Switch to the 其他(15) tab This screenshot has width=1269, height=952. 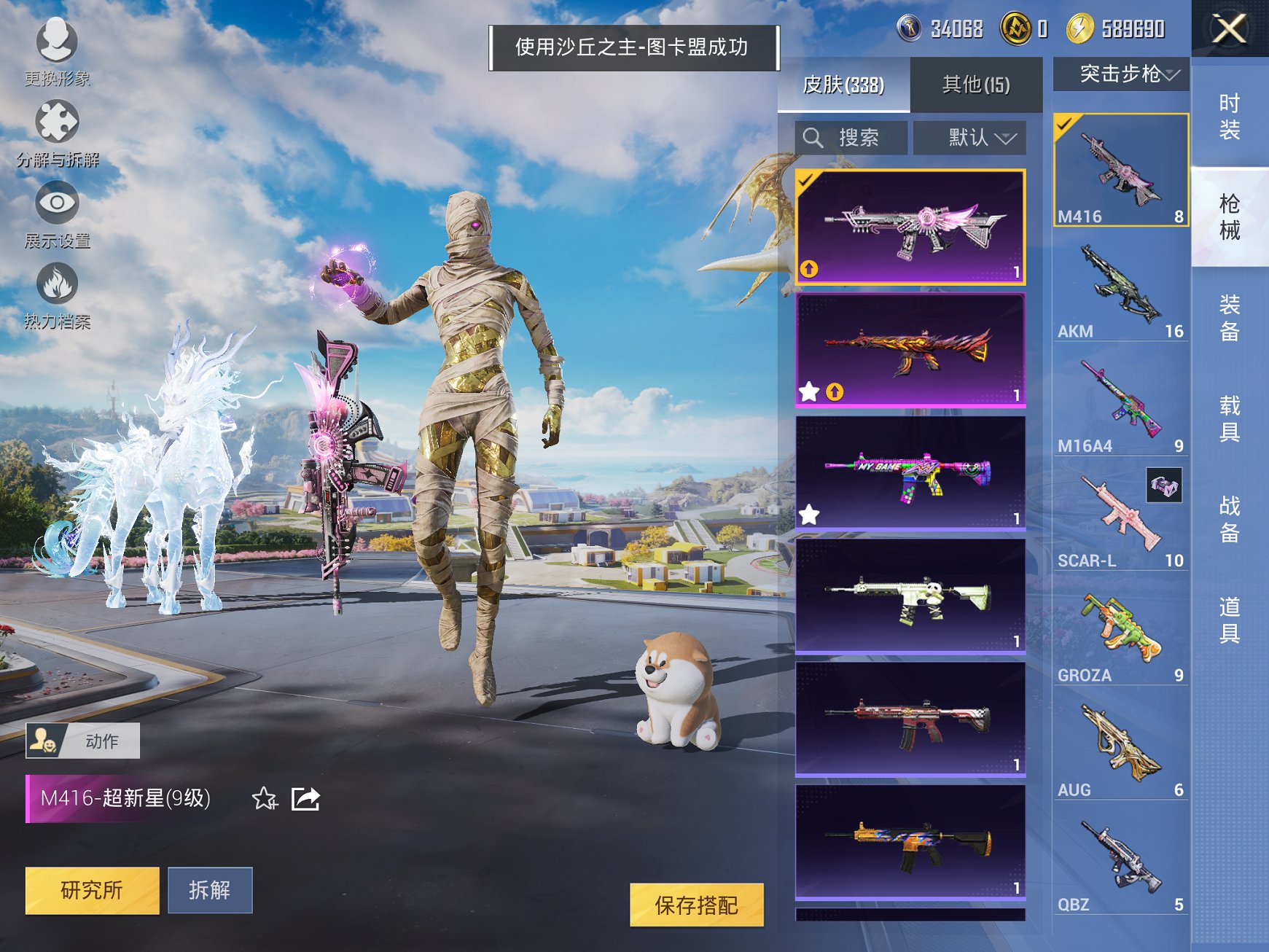tap(977, 85)
